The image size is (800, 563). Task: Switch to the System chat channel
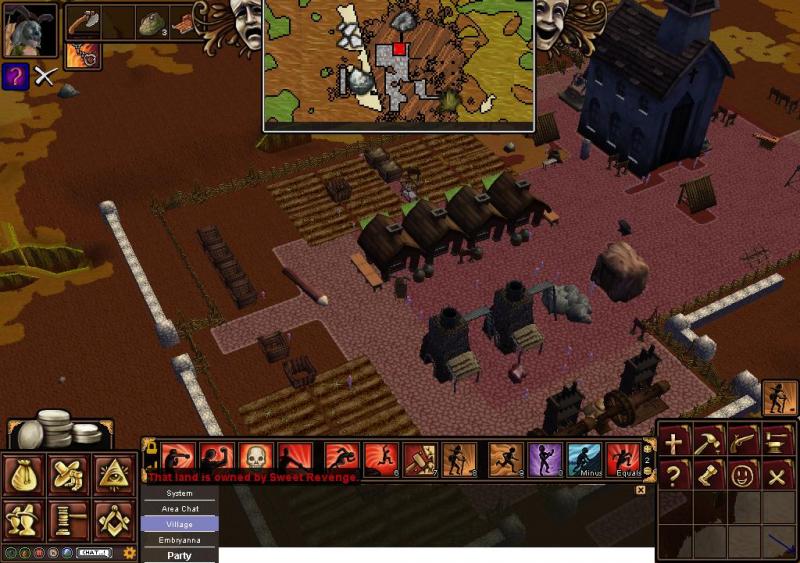pos(180,493)
